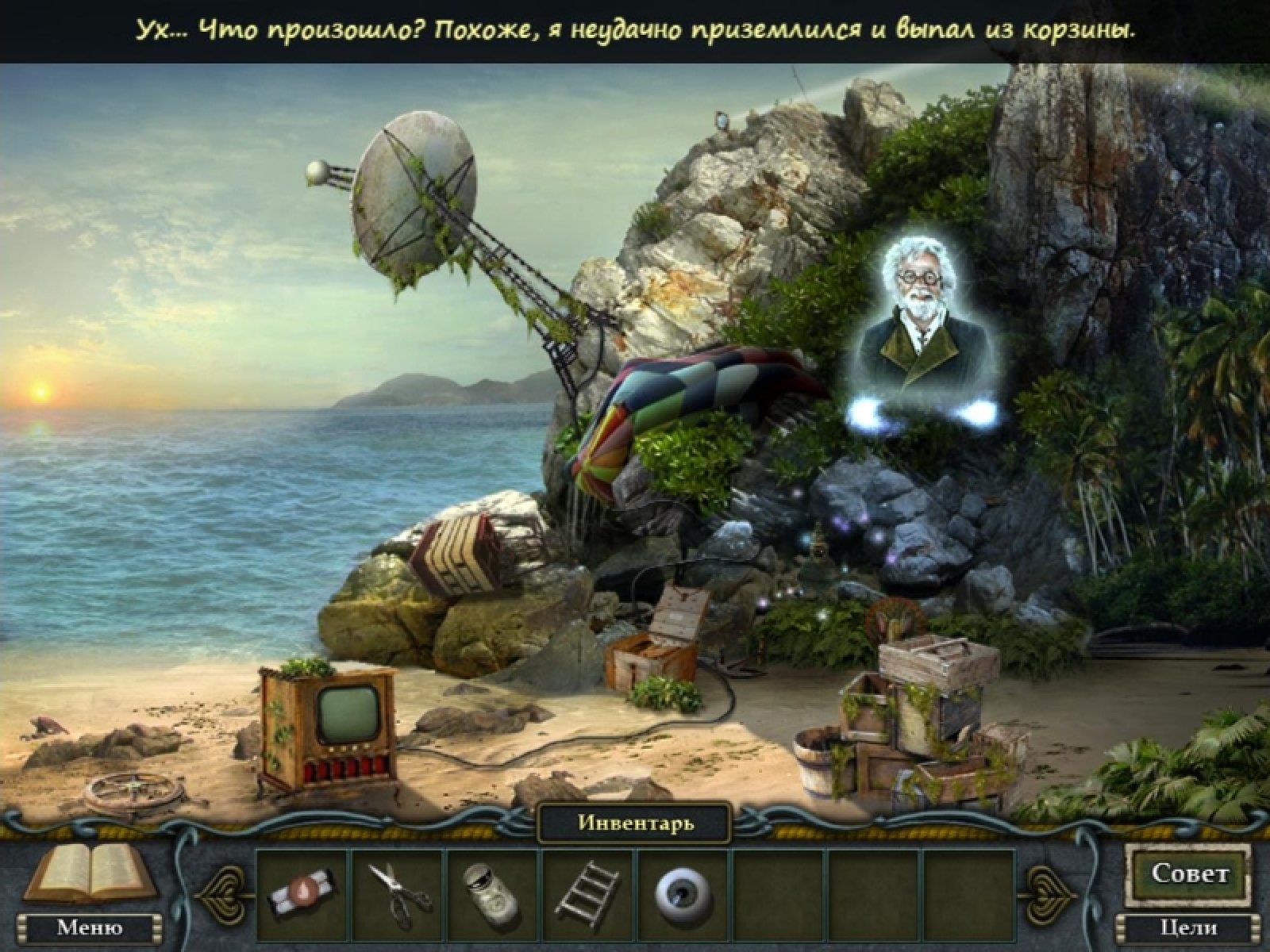Select the wrapped bandage item slot
Viewport: 1270px width, 952px height.
(x=302, y=890)
